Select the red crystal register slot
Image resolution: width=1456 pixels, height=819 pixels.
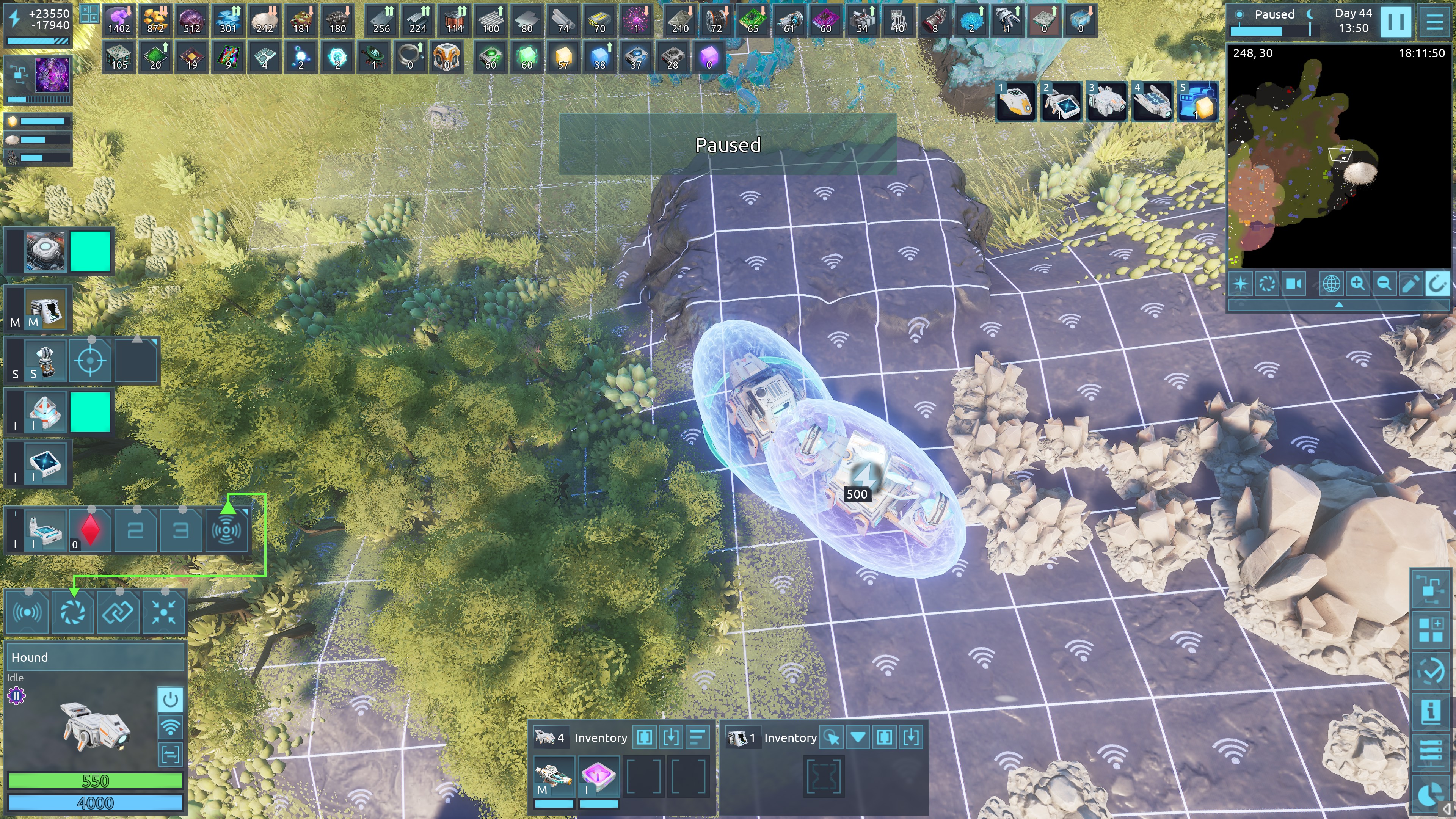91,530
